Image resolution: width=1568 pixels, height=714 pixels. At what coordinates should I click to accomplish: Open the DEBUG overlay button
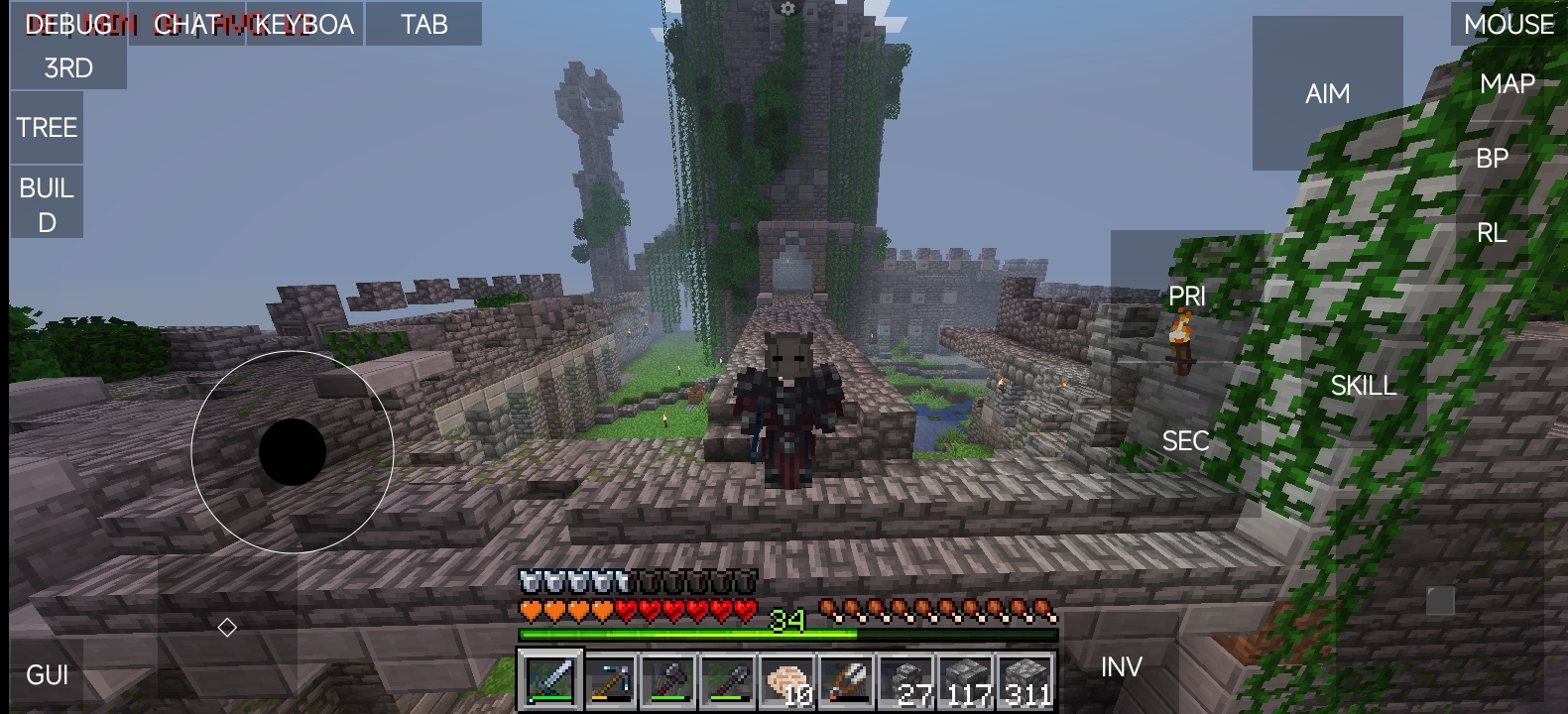[x=68, y=24]
